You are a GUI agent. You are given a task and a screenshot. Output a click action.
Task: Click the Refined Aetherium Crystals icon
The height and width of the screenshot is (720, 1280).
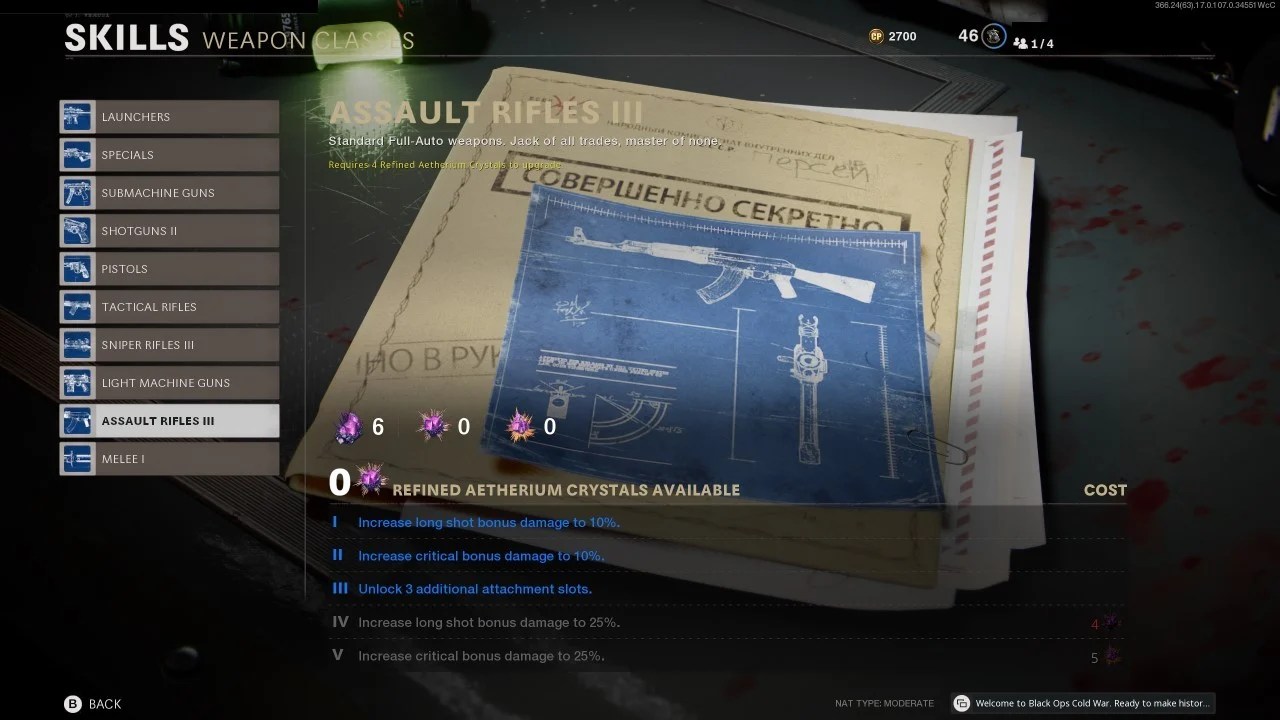tap(371, 480)
